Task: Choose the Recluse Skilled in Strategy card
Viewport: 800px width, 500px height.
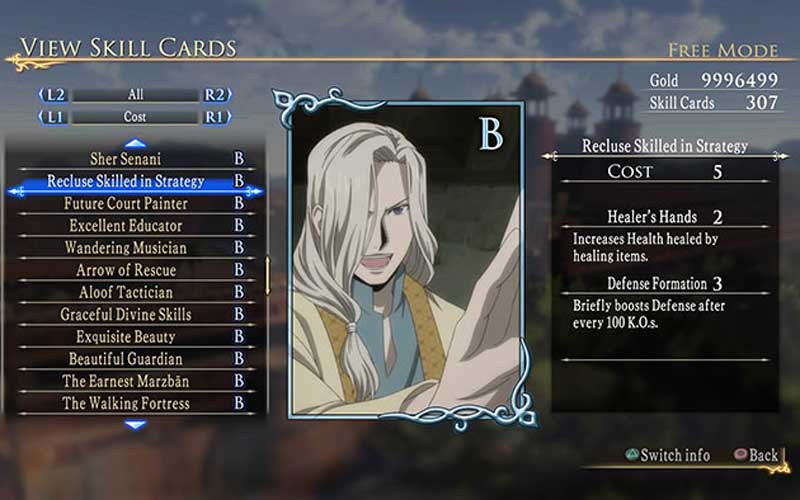Action: click(126, 181)
